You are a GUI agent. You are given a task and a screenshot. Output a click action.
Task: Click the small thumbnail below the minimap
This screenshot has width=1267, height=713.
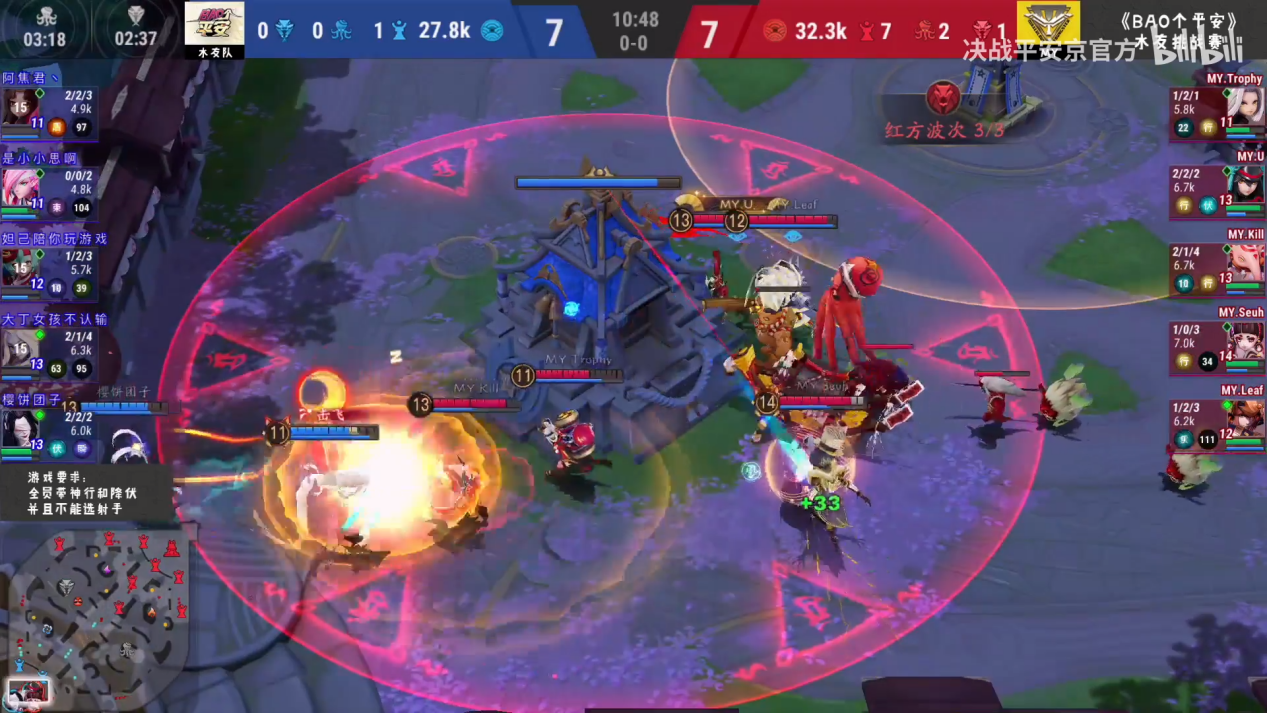(x=27, y=692)
